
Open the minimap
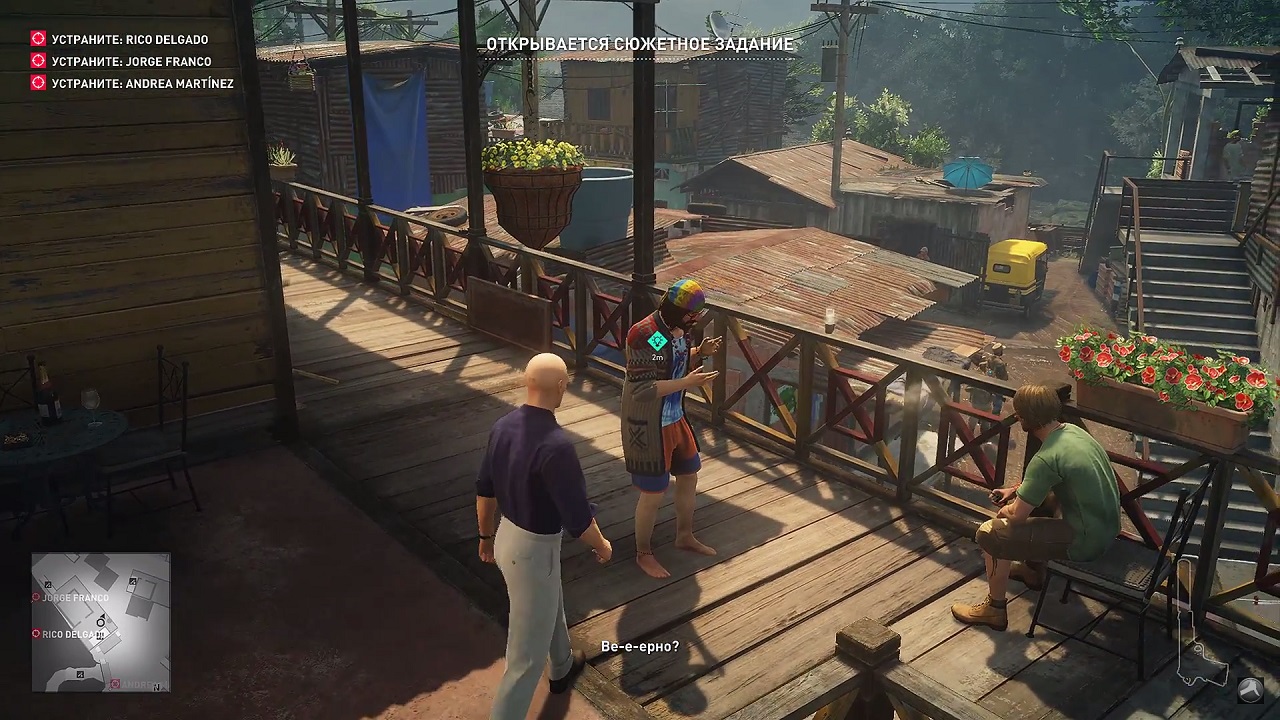pos(101,622)
